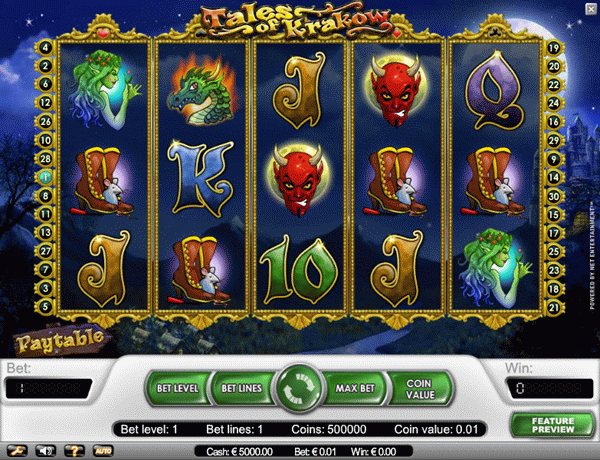
Task: Select payline number 19 marker
Action: pyautogui.click(x=553, y=47)
